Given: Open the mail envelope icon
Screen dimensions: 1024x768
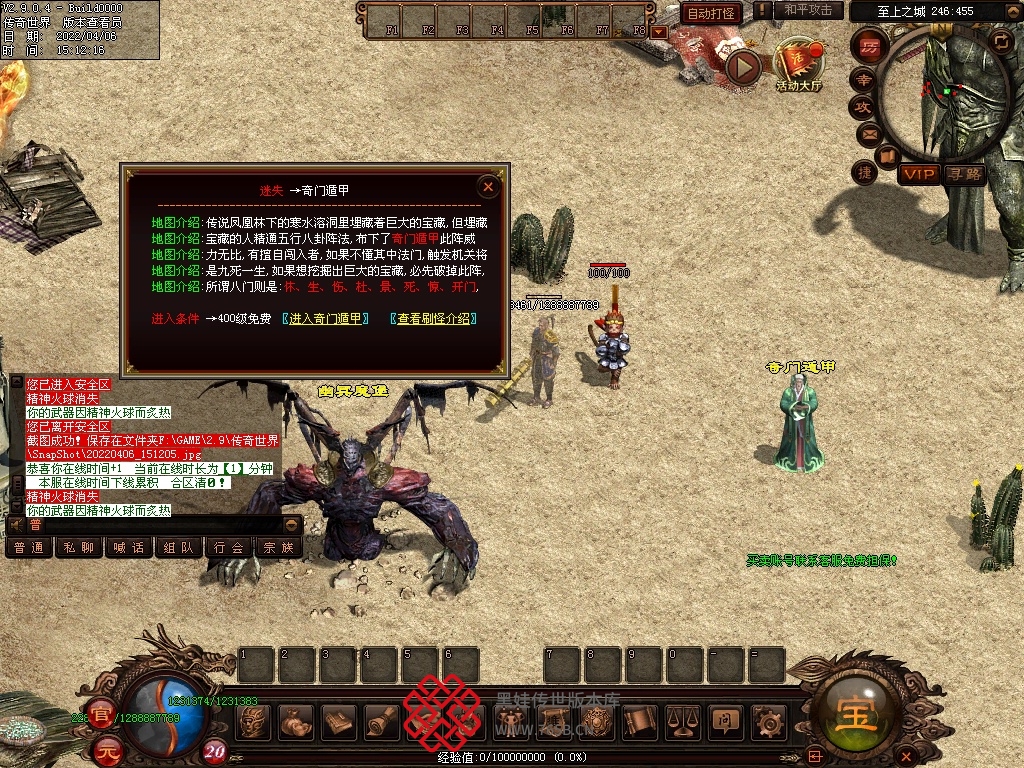Looking at the screenshot, I should tap(868, 133).
